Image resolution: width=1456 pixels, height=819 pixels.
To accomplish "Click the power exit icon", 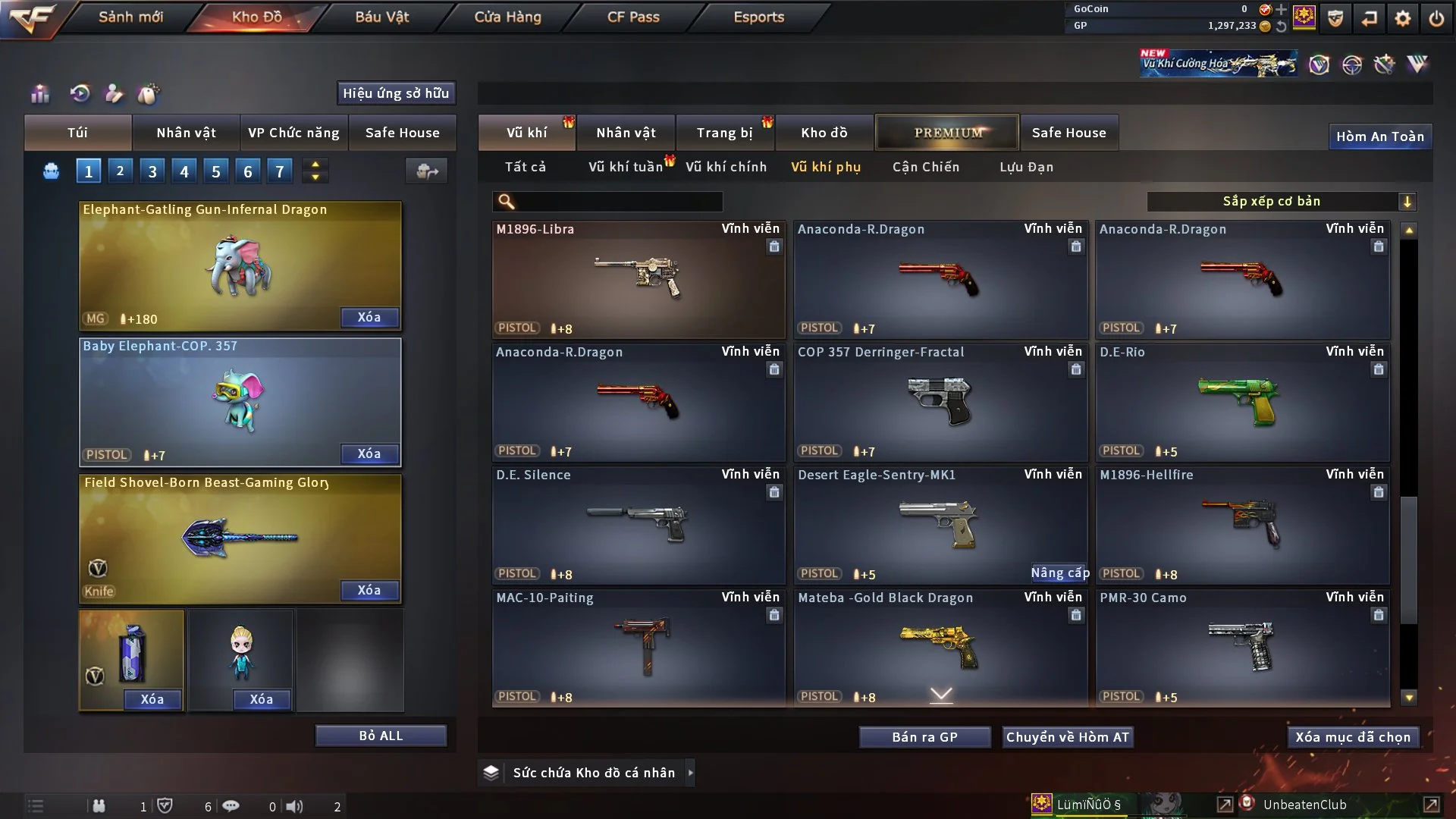I will coord(1436,18).
